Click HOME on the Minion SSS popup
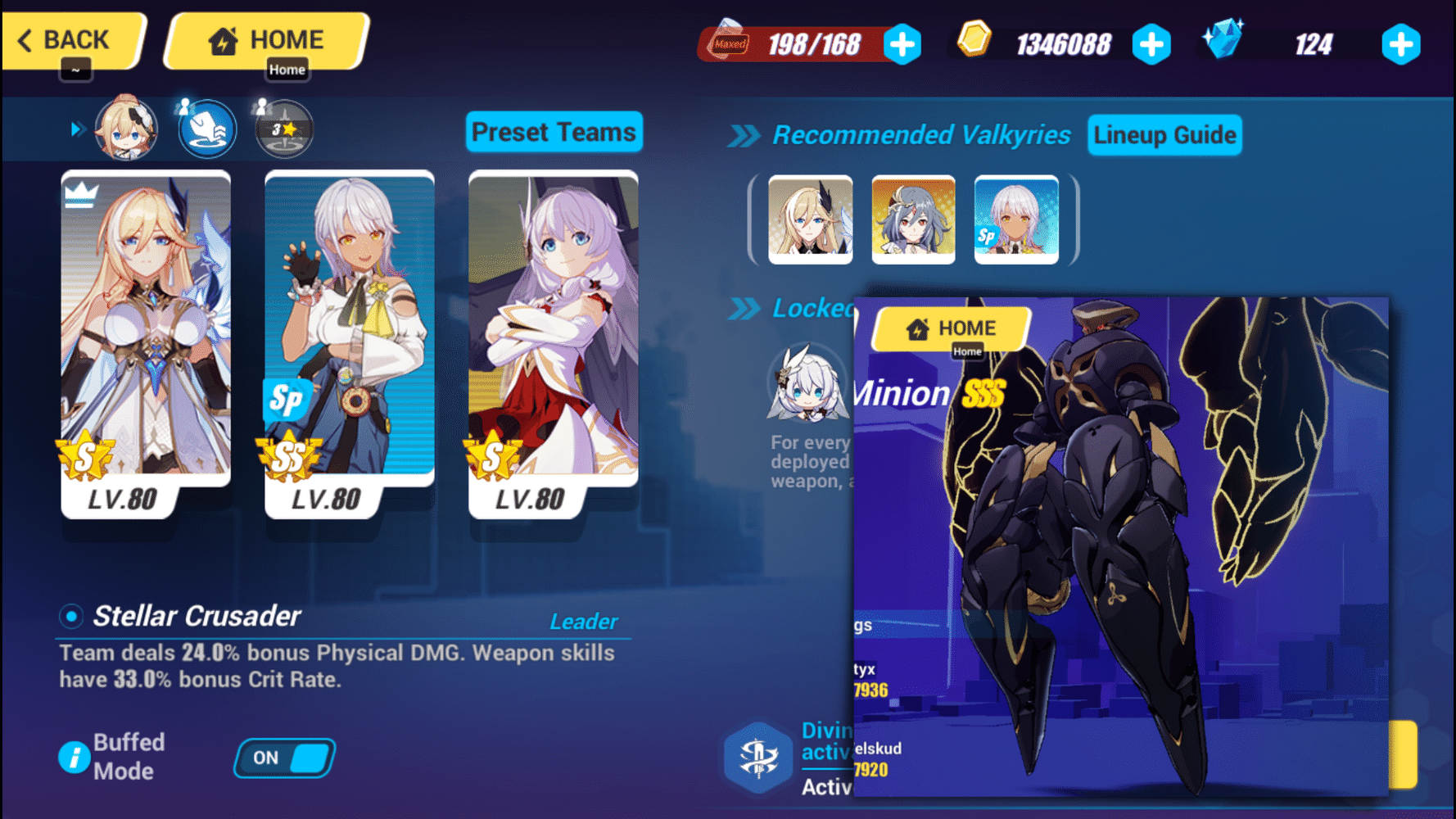1456x819 pixels. point(950,328)
